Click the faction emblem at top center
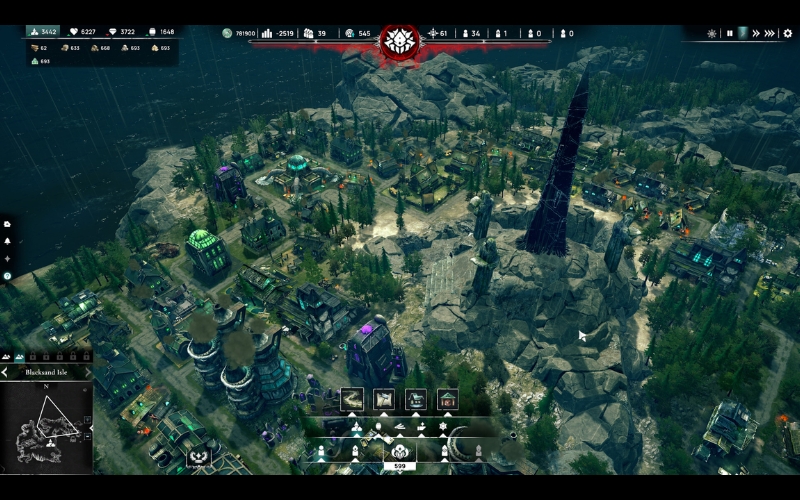 (401, 42)
